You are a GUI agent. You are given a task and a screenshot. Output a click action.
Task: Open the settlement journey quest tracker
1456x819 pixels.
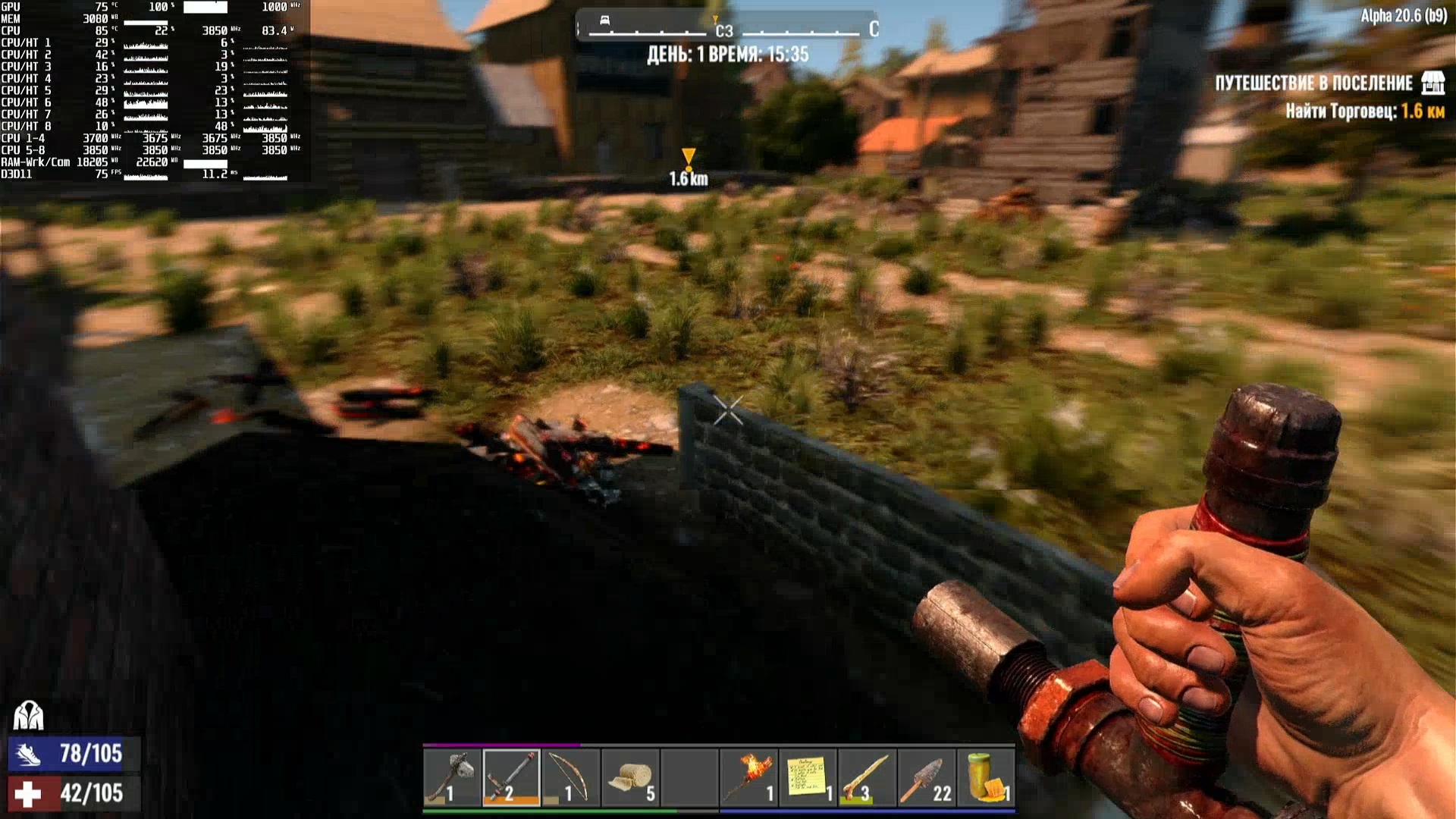tap(1313, 83)
